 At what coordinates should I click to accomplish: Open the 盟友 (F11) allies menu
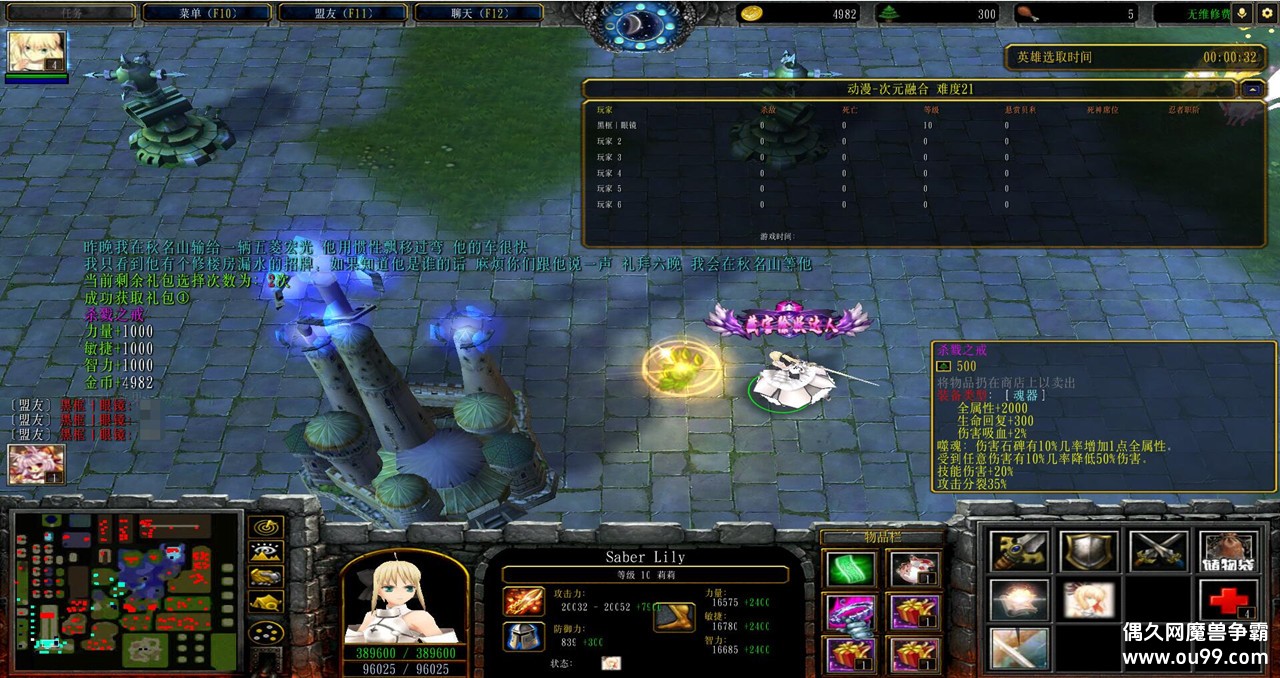[341, 13]
